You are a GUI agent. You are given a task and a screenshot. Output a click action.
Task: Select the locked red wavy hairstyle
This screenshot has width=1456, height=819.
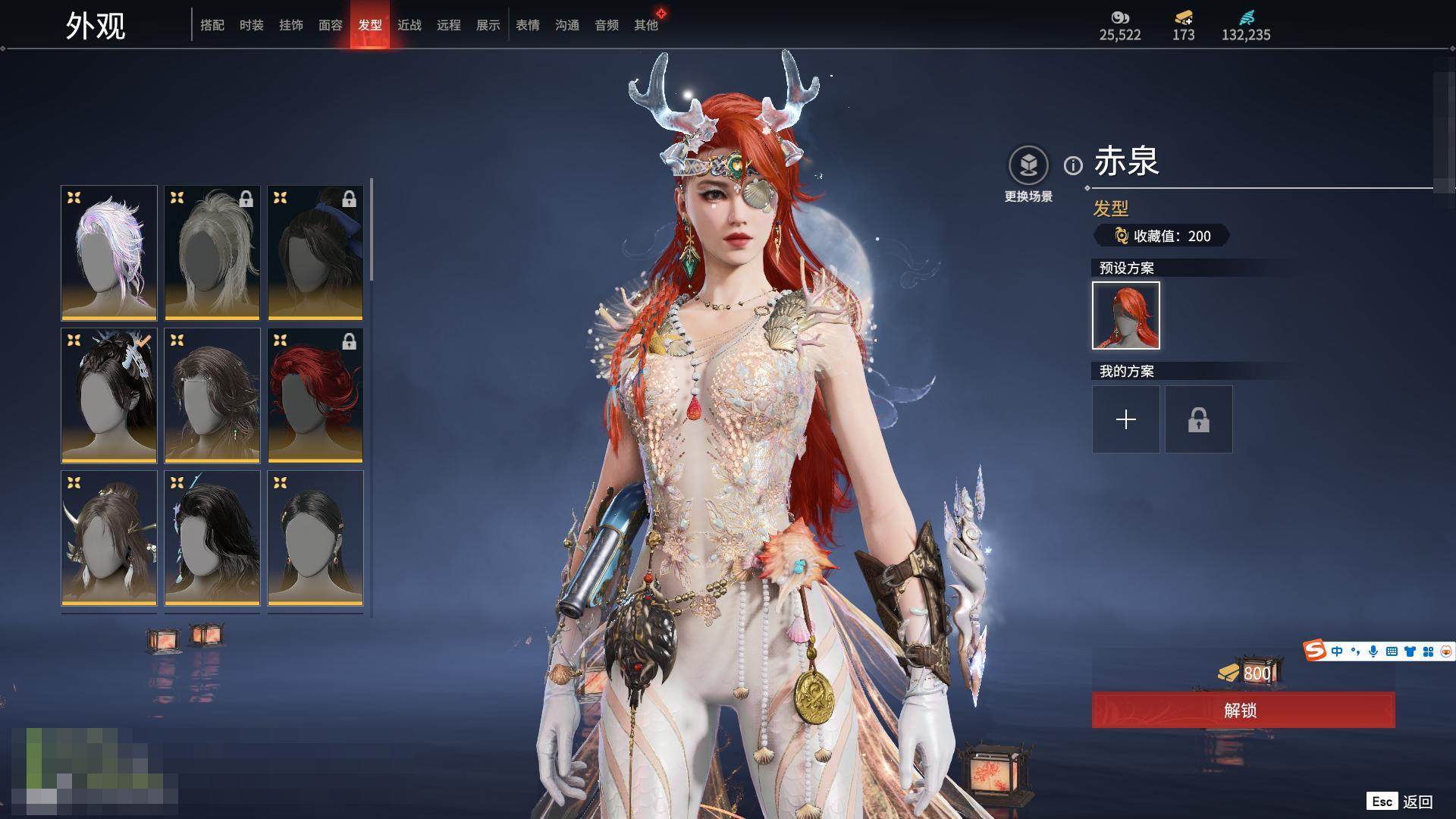315,395
